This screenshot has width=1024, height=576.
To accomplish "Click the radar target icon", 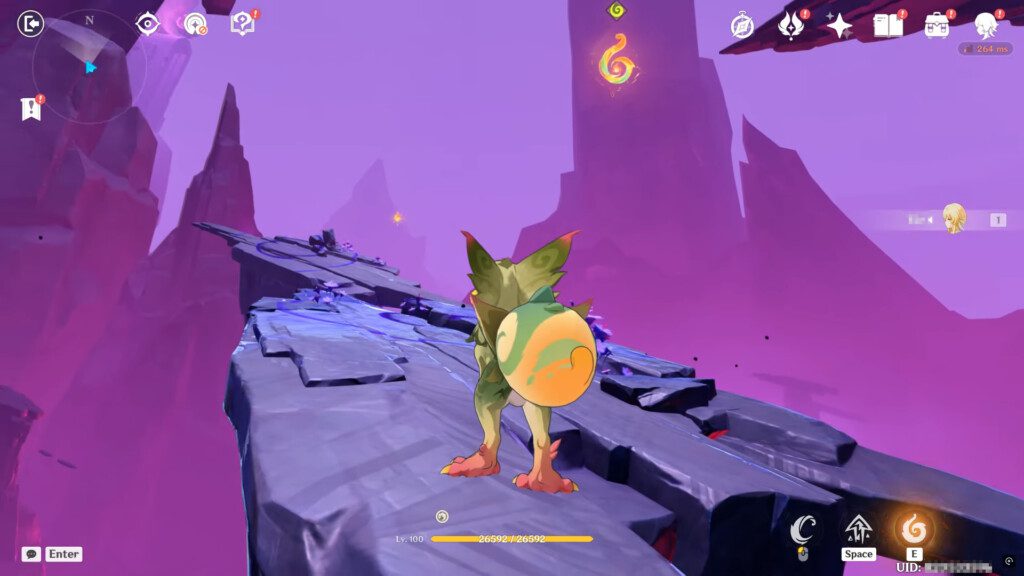I will [x=195, y=23].
